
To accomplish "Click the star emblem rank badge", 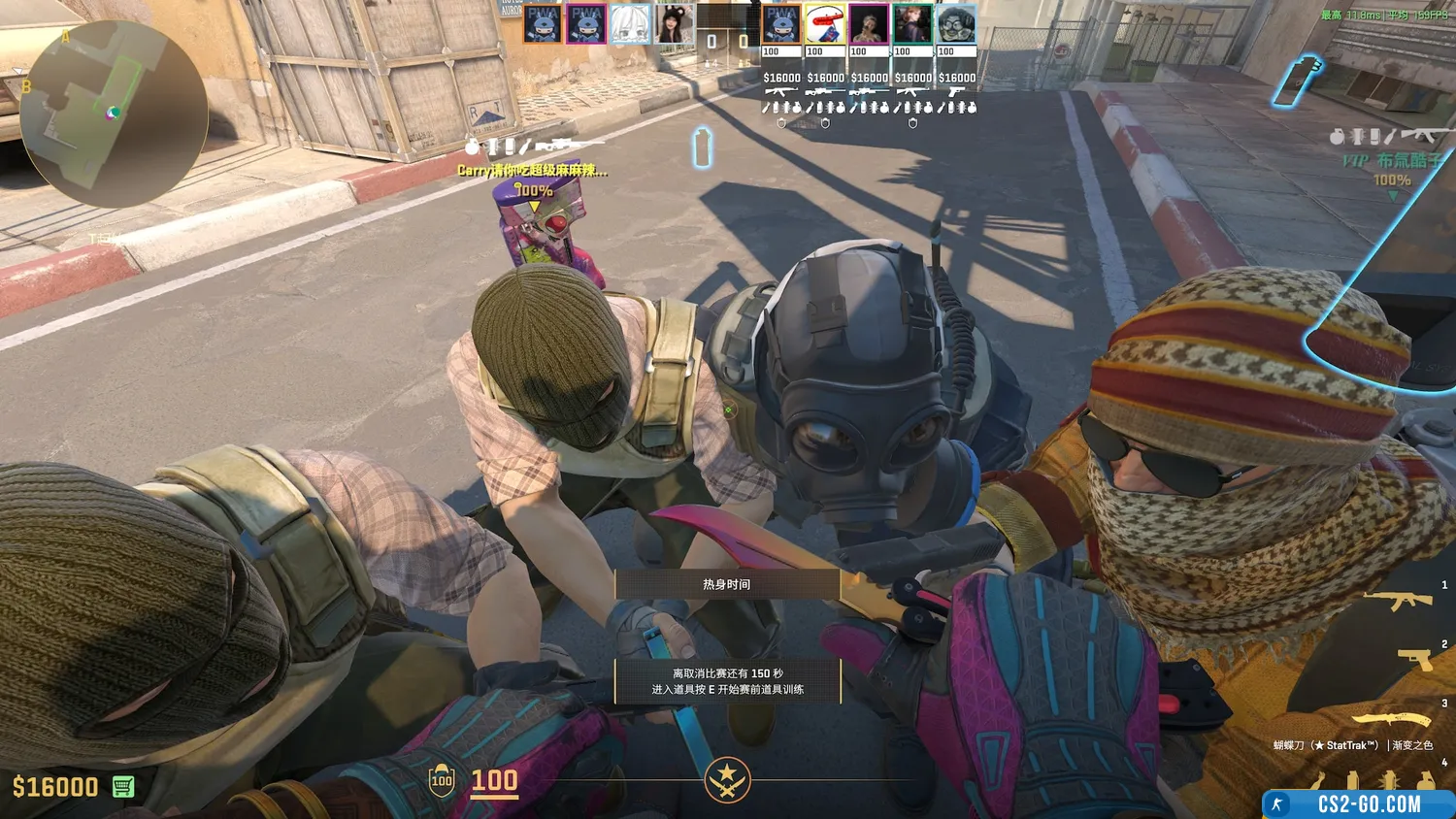I will click(727, 779).
